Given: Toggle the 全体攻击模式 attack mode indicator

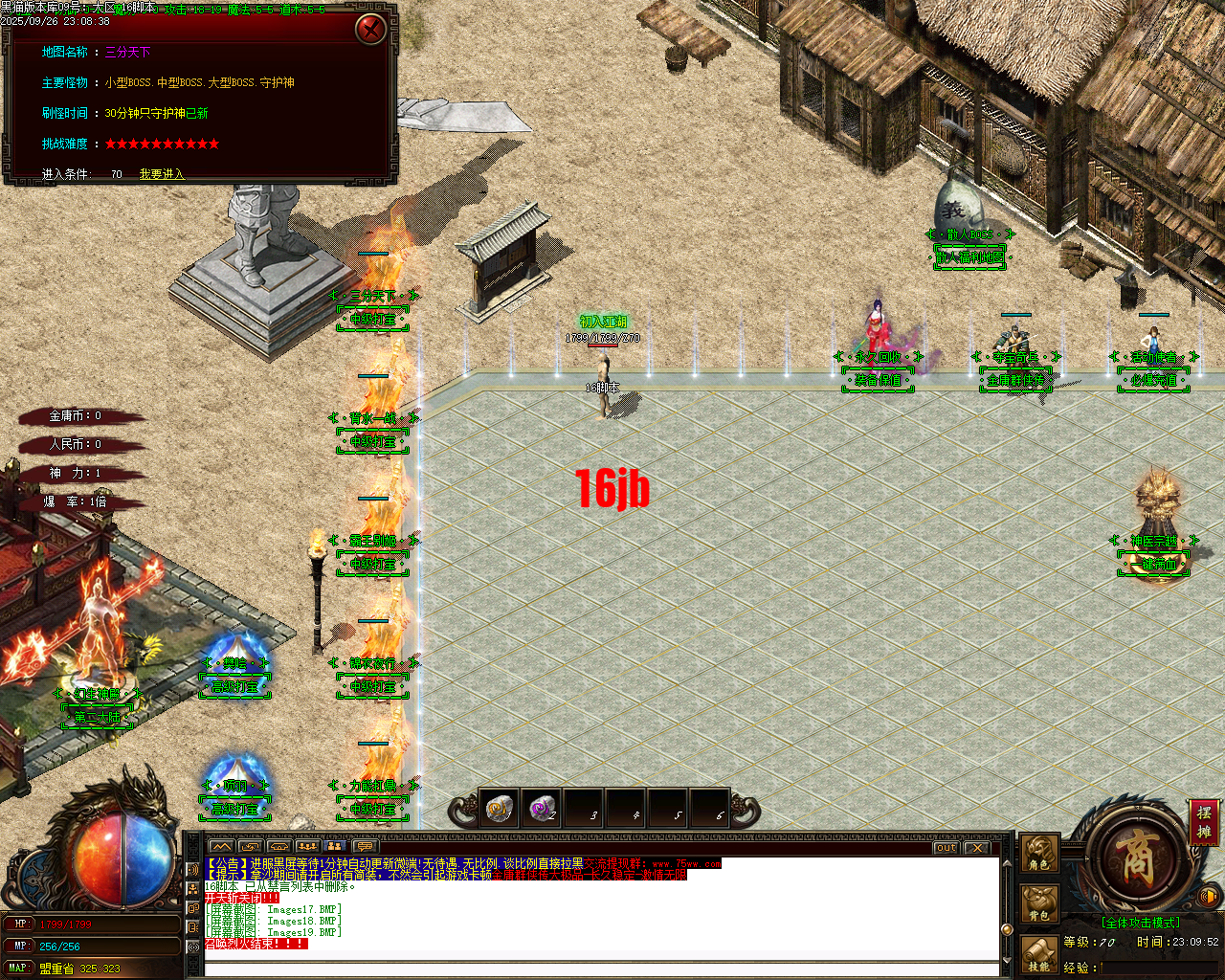Looking at the screenshot, I should (1141, 922).
